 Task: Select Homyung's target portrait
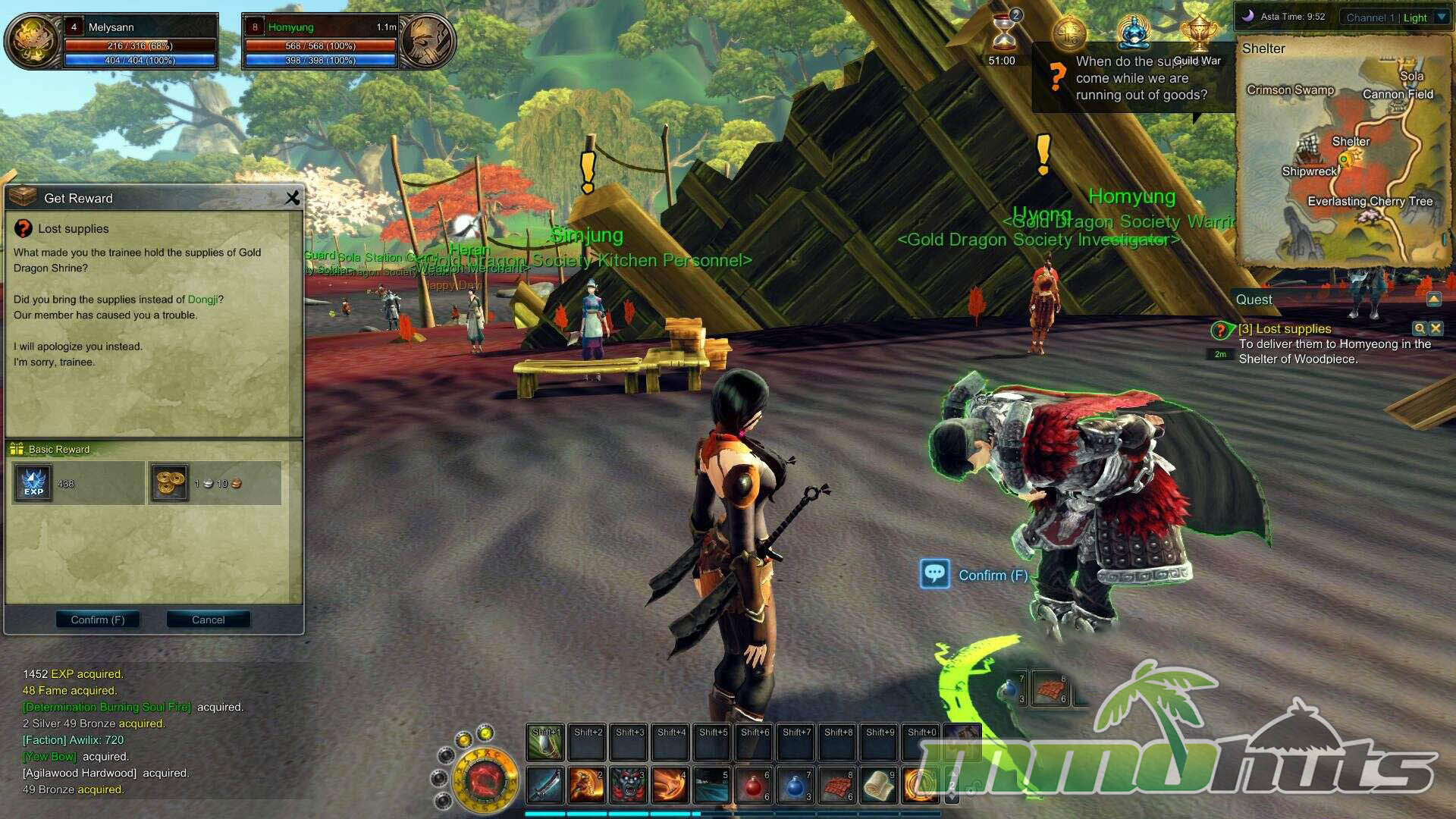[427, 41]
